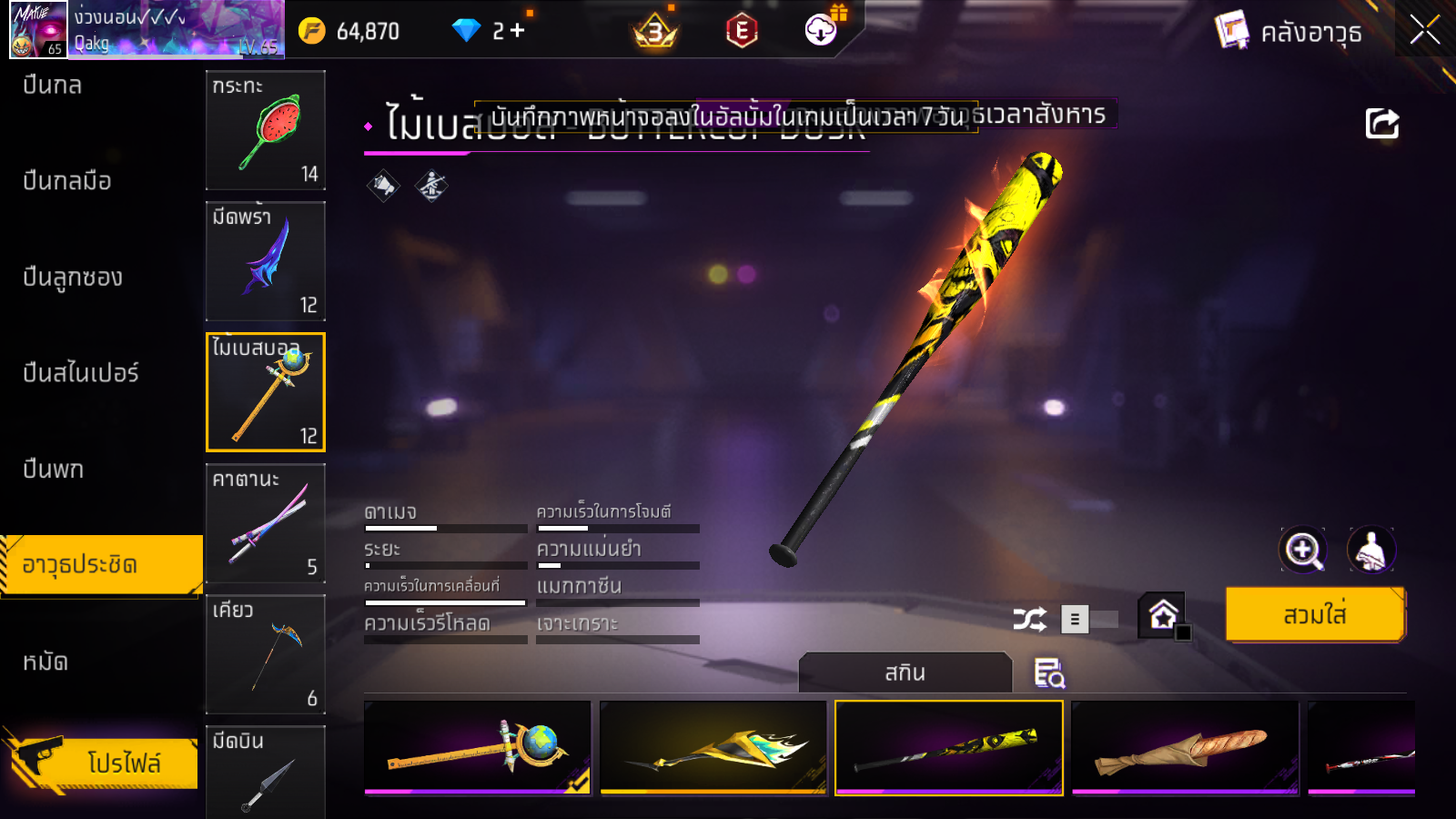Select the กระทะ watermelon pan weapon
Image resolution: width=1456 pixels, height=819 pixels.
click(x=265, y=130)
